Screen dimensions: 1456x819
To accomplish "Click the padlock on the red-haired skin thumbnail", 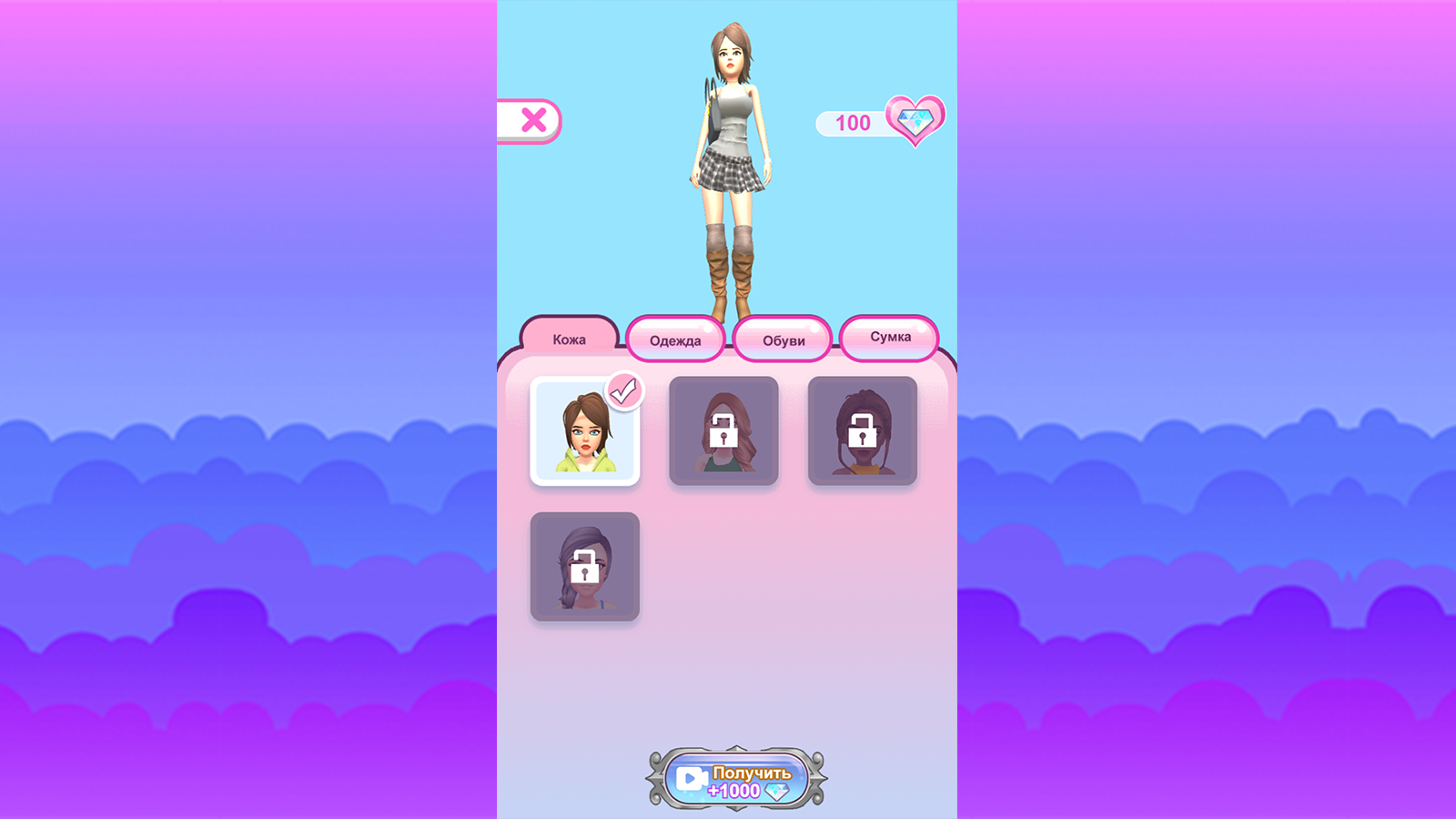I will (x=724, y=431).
